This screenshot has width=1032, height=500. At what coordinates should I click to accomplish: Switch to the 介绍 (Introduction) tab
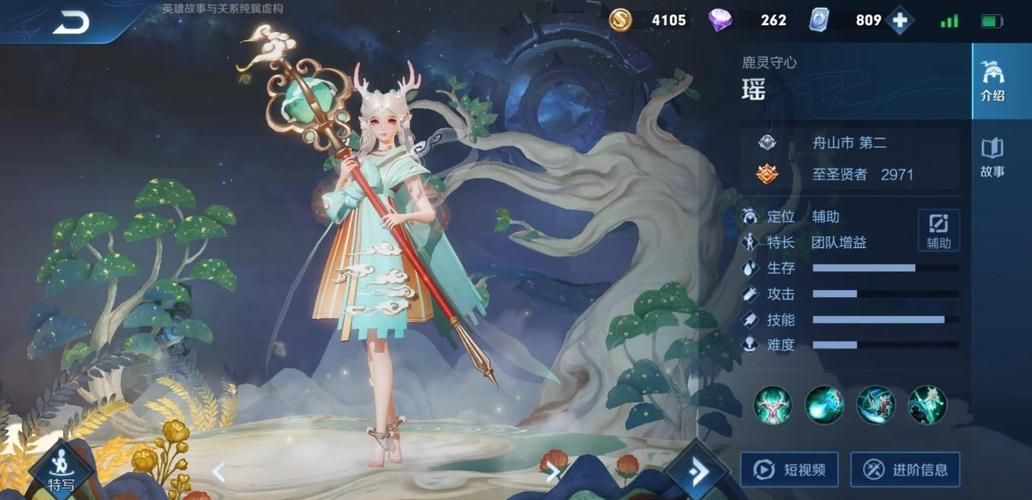992,83
